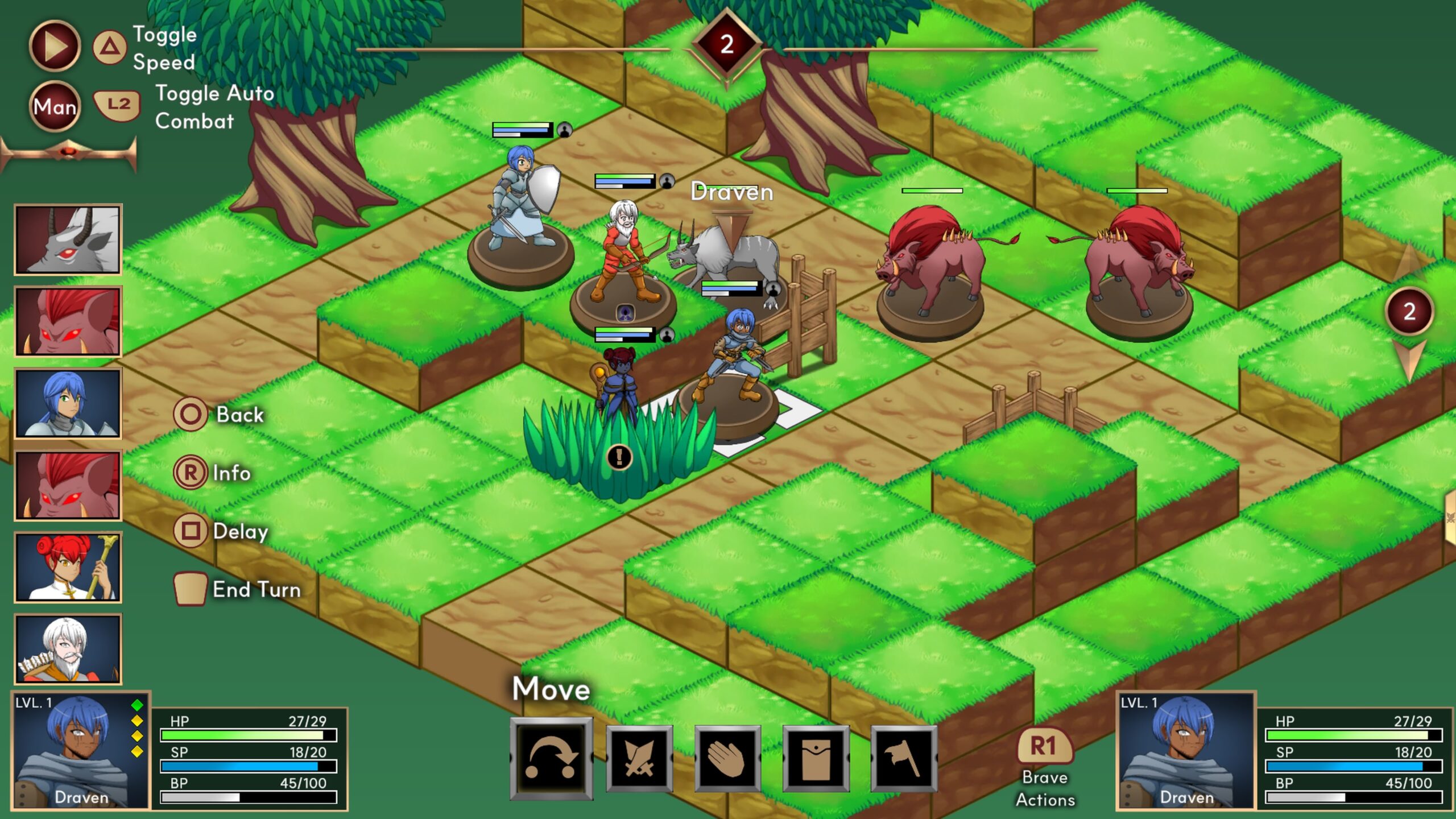Raise the height level with up arrow
1456x819 pixels.
pos(1408,262)
